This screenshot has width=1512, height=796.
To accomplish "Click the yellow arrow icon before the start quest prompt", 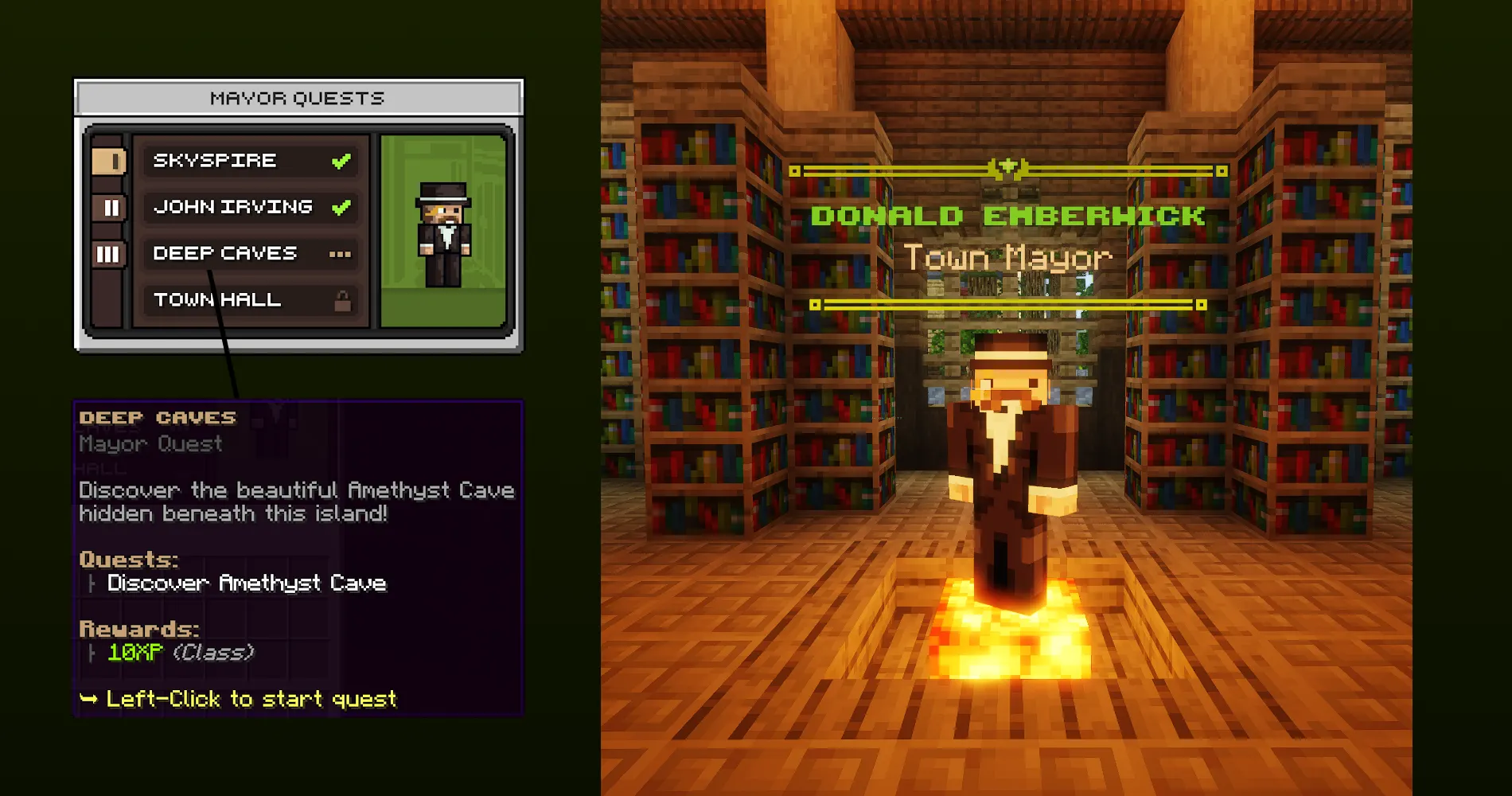I will tap(89, 700).
